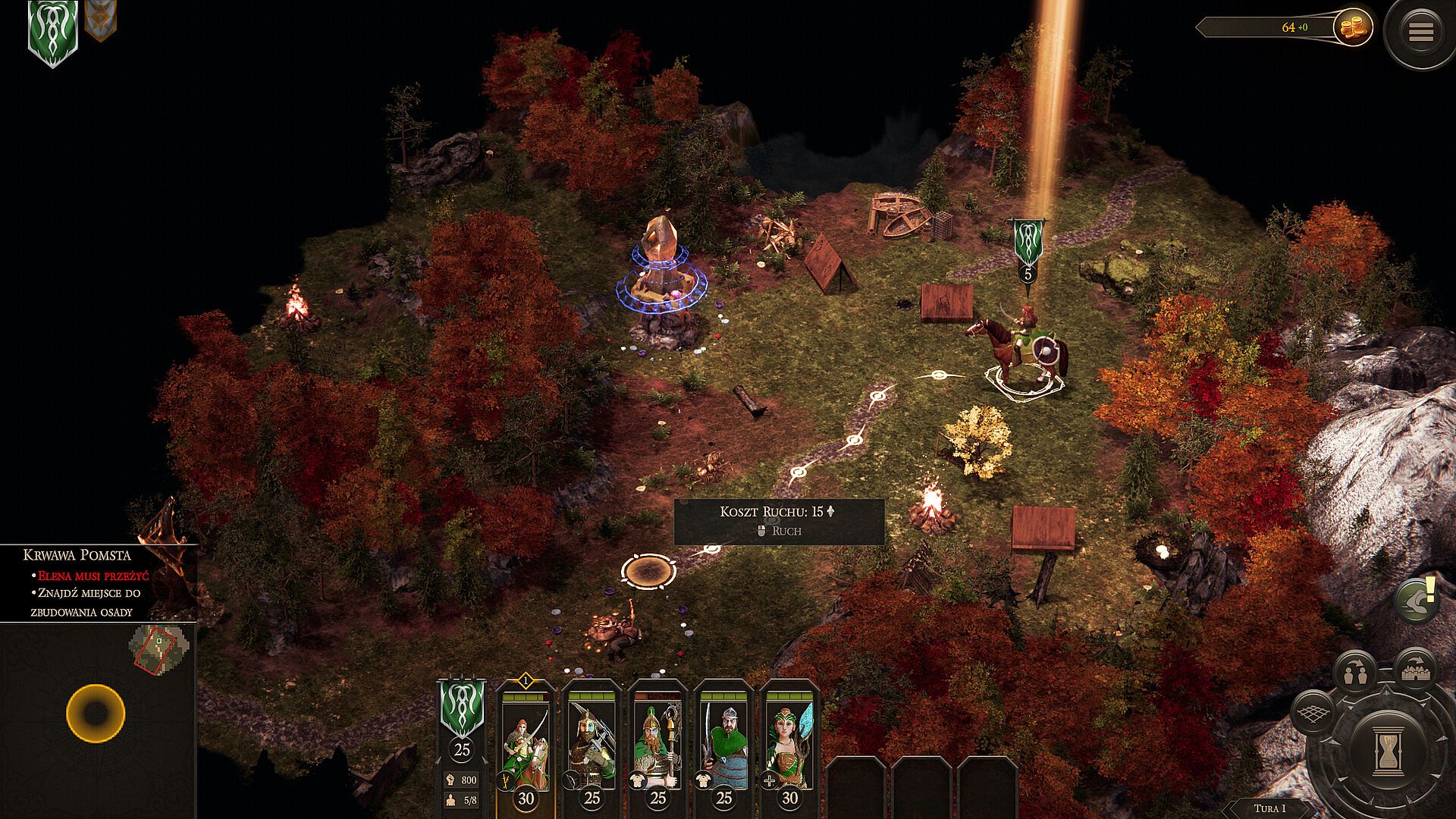
Task: Open the hamburger main menu
Action: point(1420,32)
